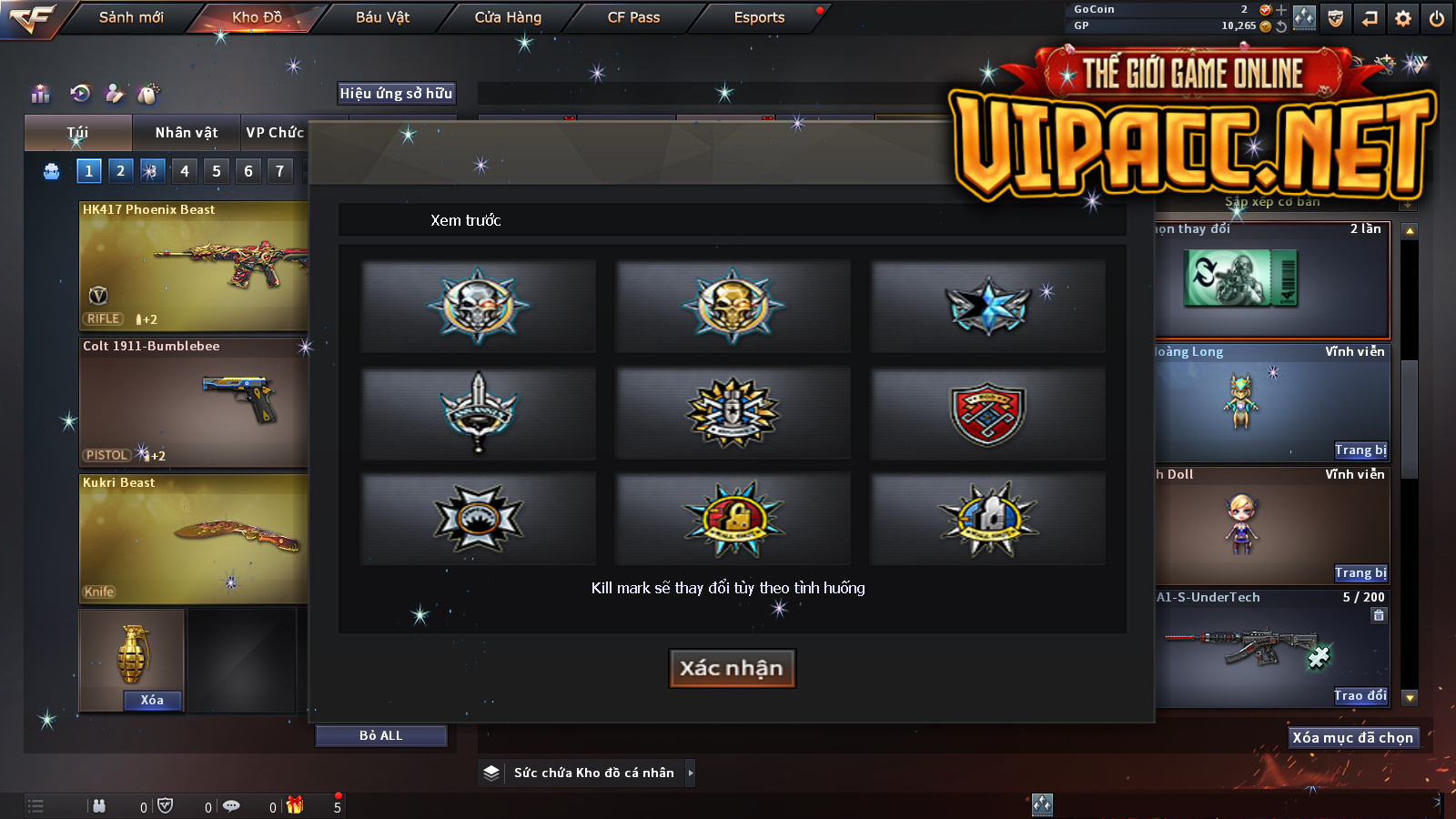
Task: Remove the grenade with Xóa
Action: [x=152, y=700]
